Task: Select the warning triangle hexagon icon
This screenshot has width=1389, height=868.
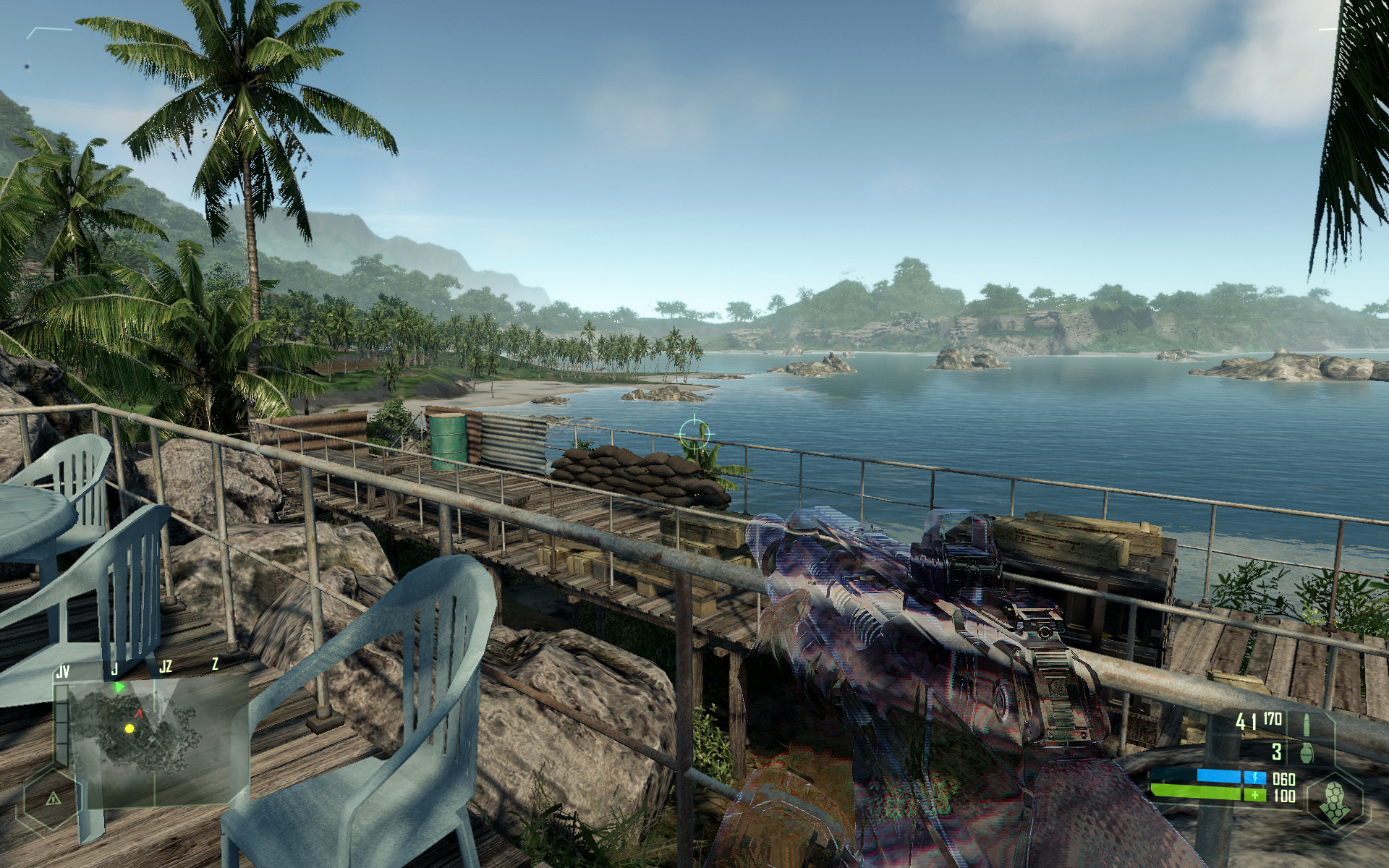Action: coord(53,799)
